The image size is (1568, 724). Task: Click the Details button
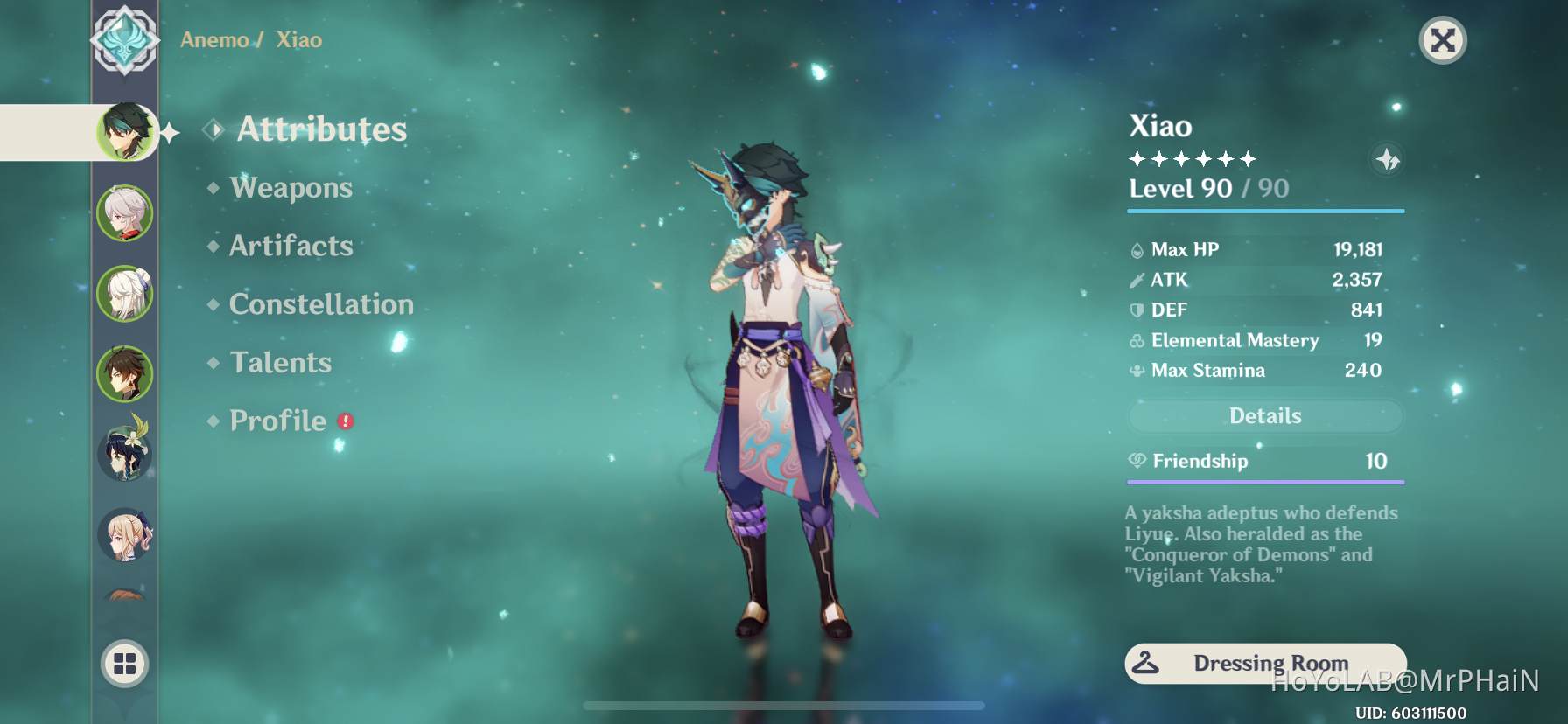[1264, 416]
